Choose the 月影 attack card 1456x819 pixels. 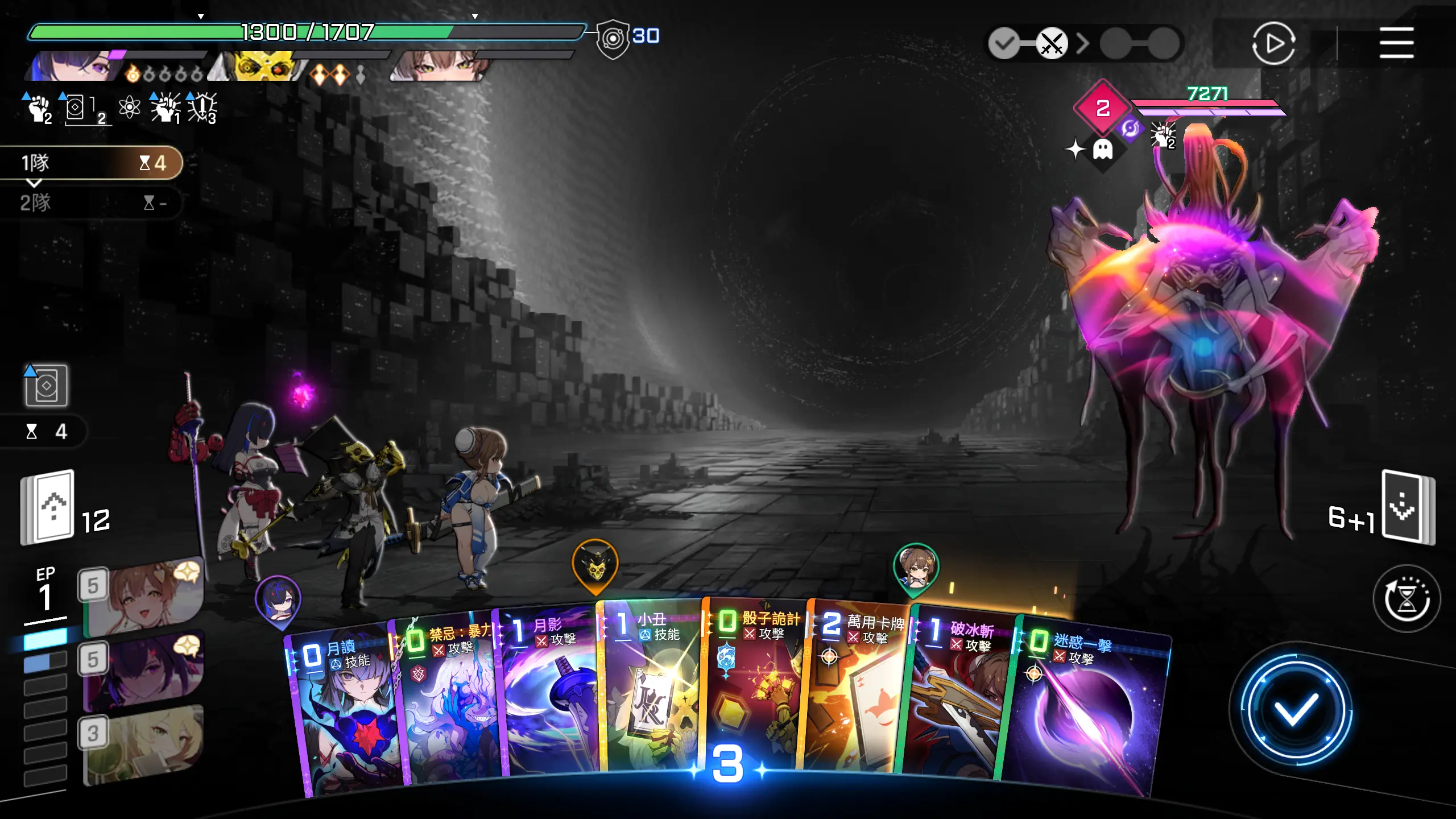tap(549, 694)
